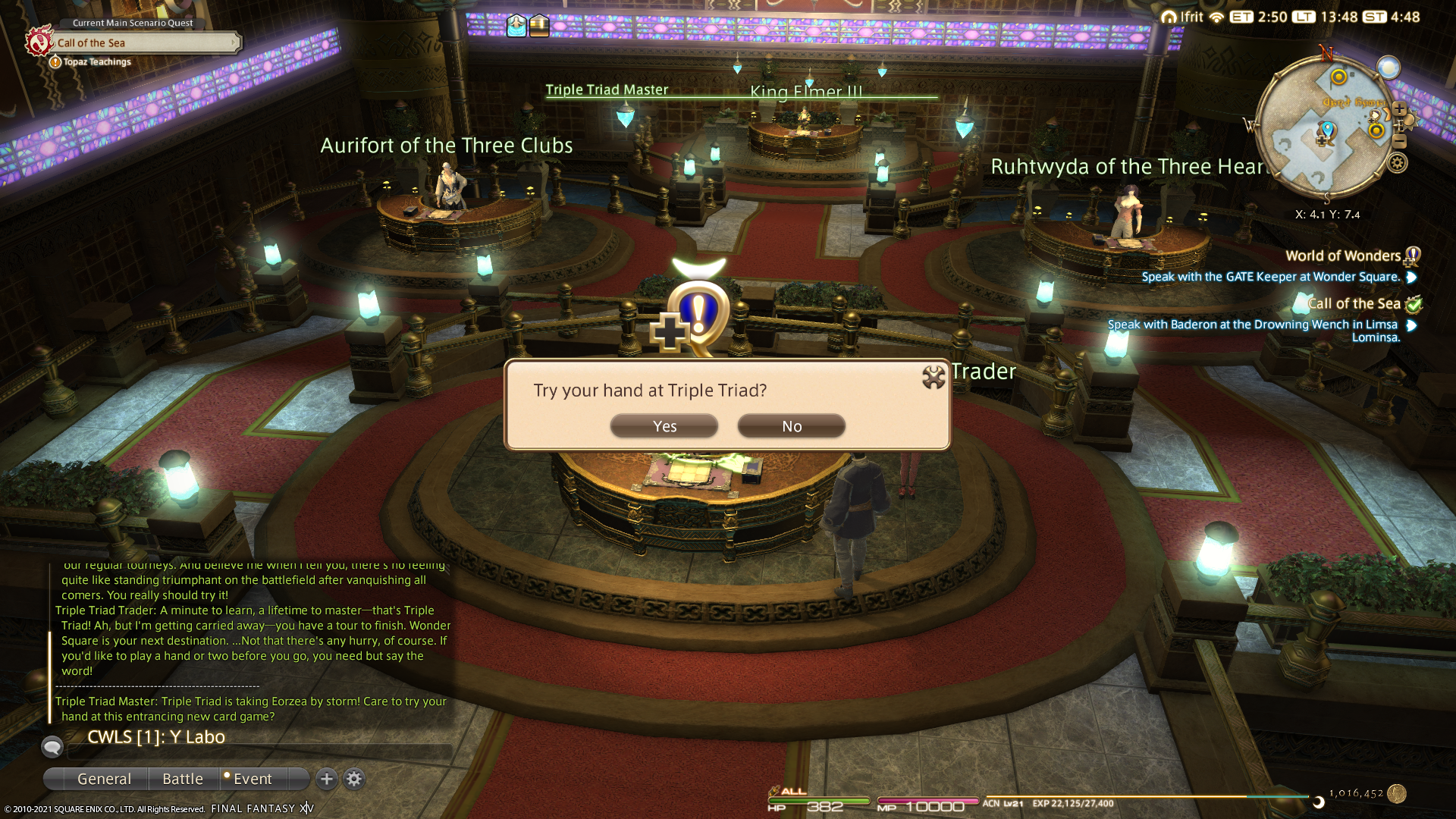
Task: Select the Topaz Teachings quest entry
Action: (96, 62)
